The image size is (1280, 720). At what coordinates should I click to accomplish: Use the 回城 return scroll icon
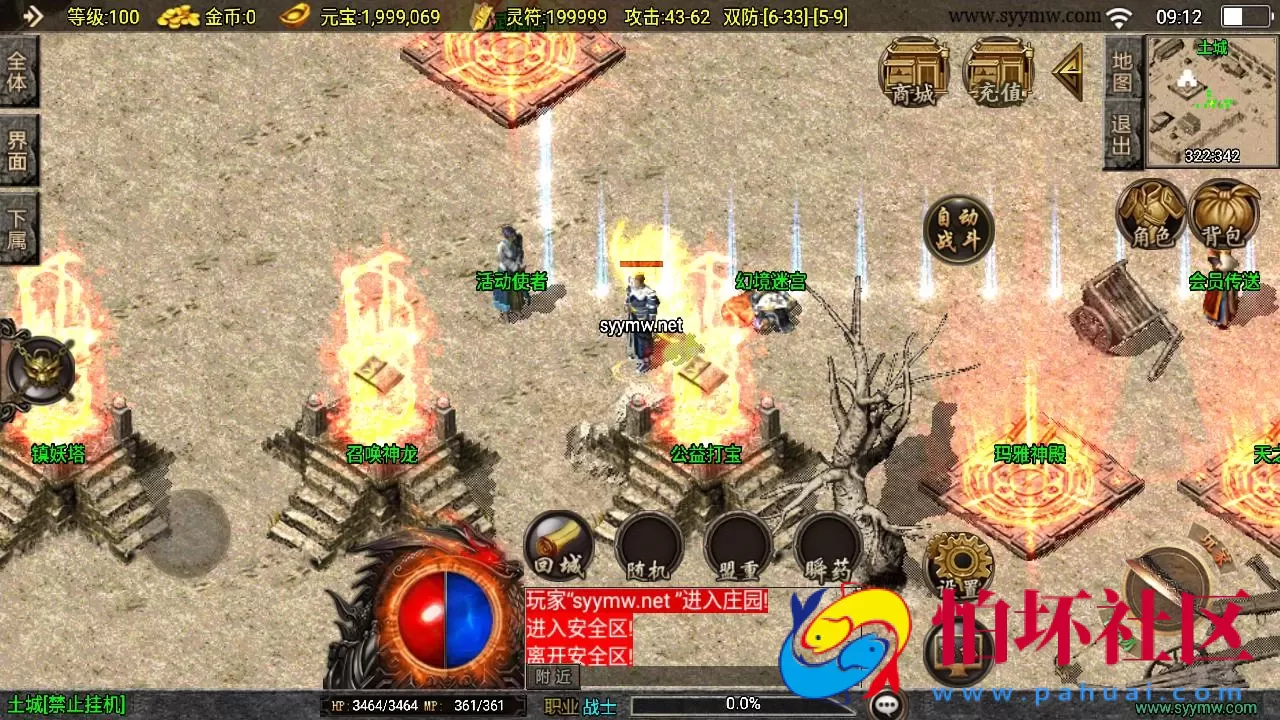click(559, 545)
